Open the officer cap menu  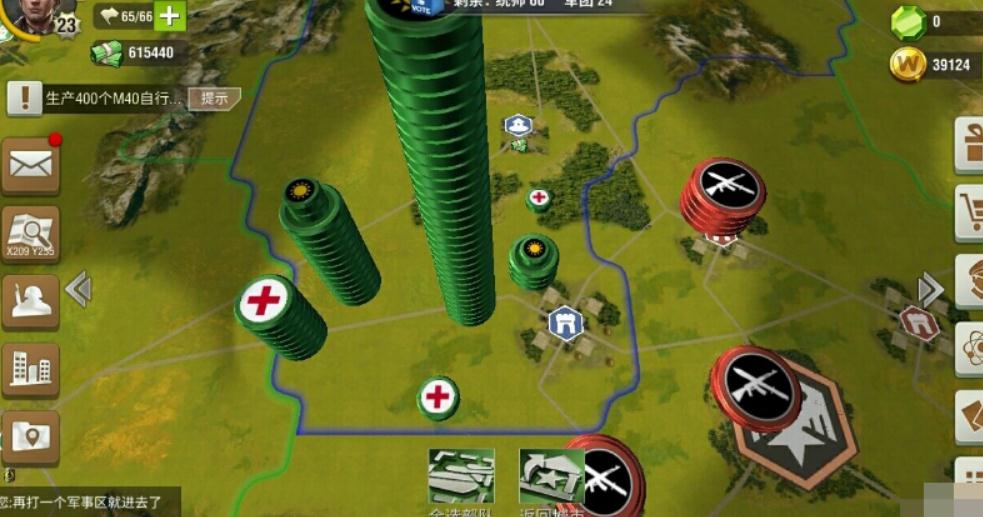969,281
